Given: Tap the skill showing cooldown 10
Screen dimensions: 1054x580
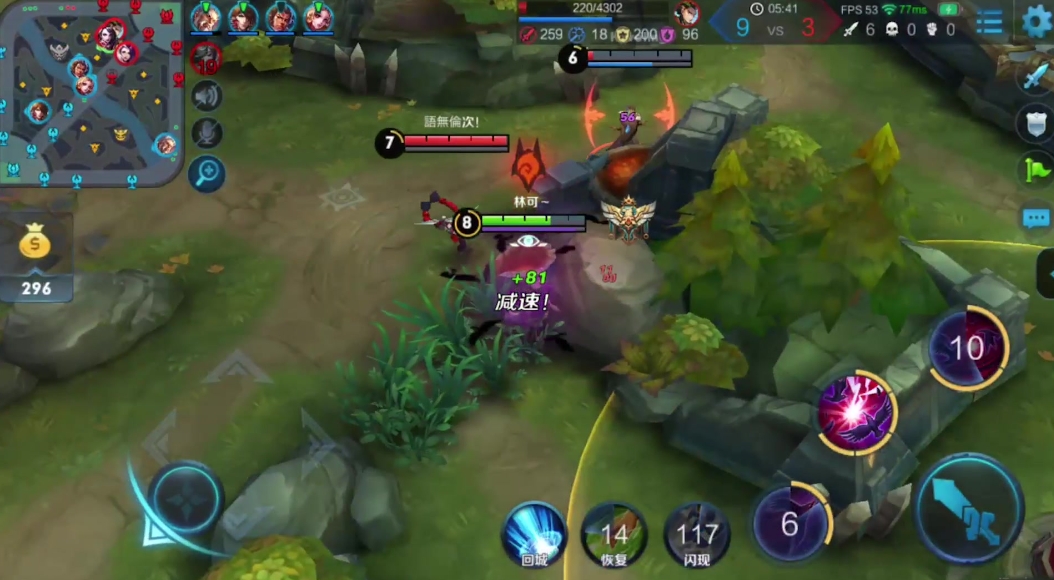Looking at the screenshot, I should point(966,347).
